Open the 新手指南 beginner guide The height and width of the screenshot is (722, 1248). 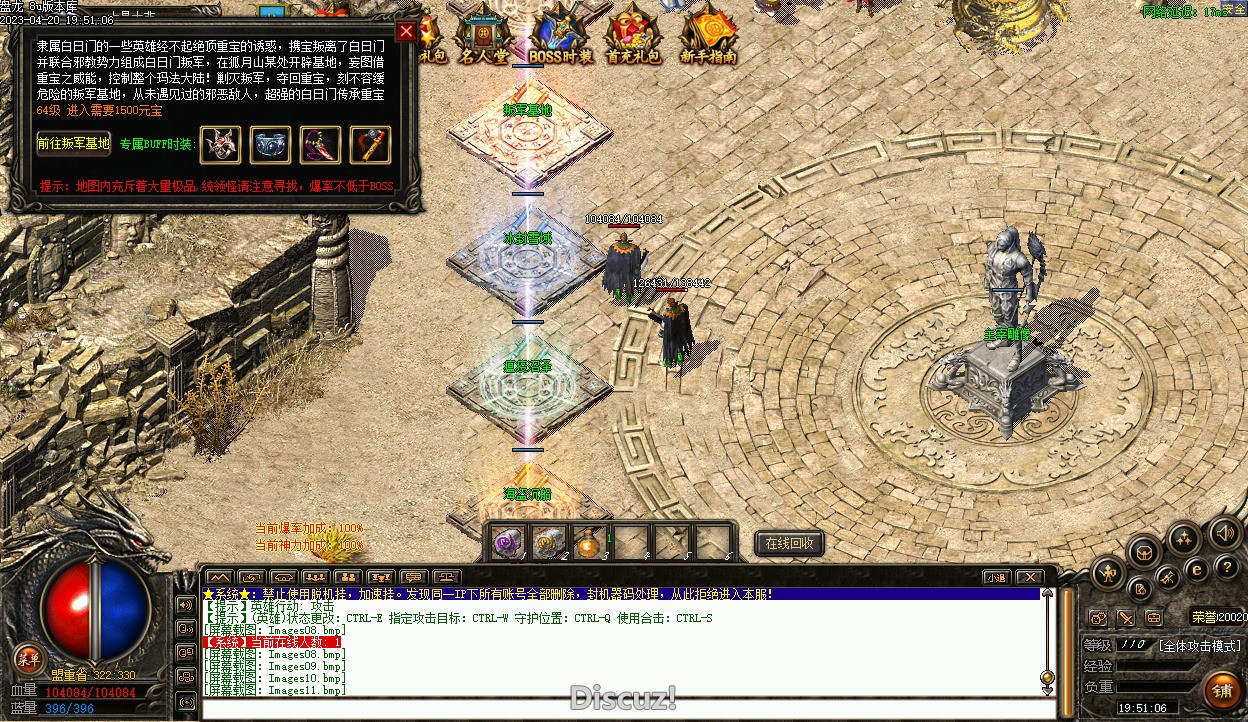[708, 37]
